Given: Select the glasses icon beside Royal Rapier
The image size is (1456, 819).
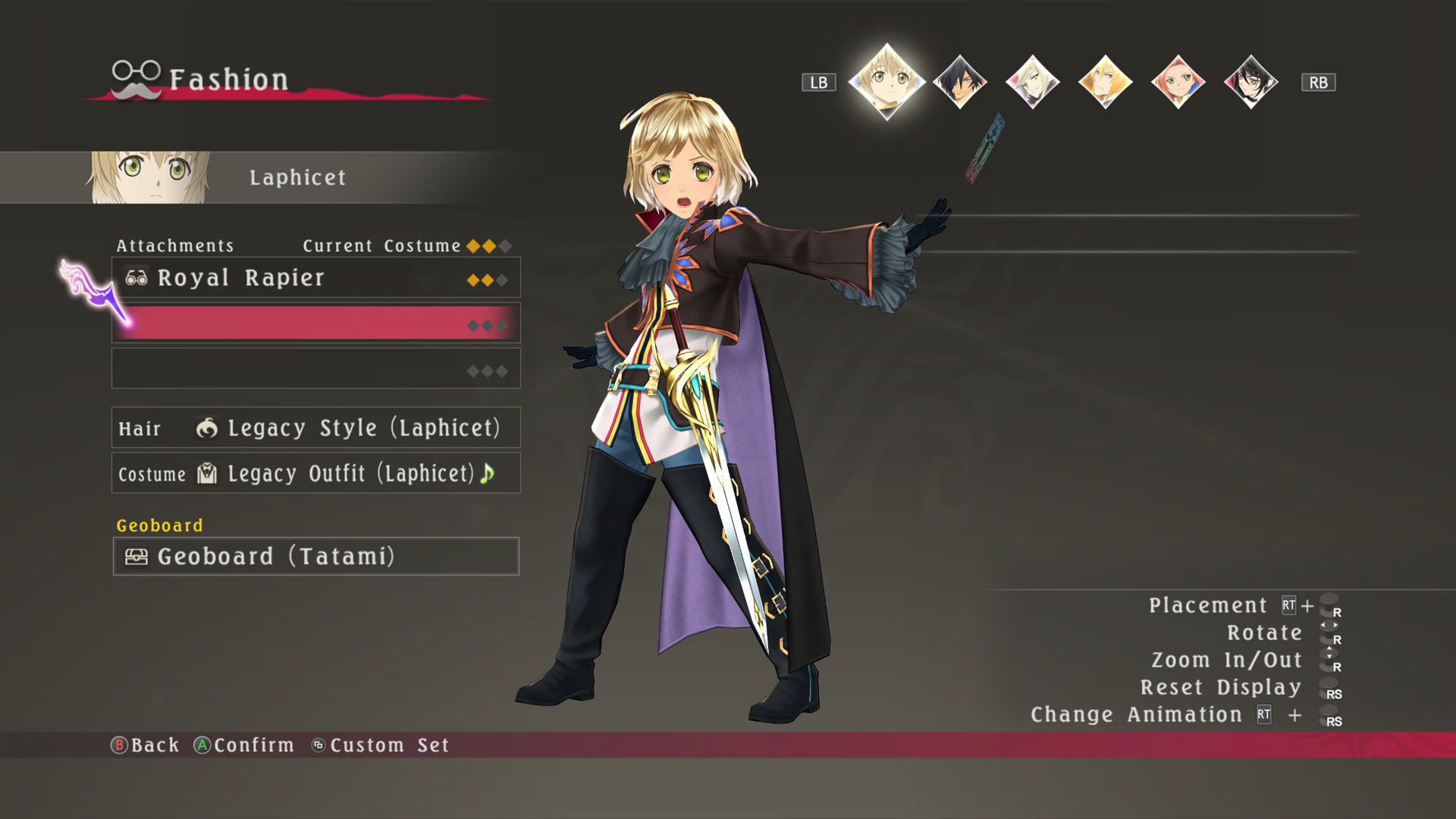Looking at the screenshot, I should click(137, 278).
